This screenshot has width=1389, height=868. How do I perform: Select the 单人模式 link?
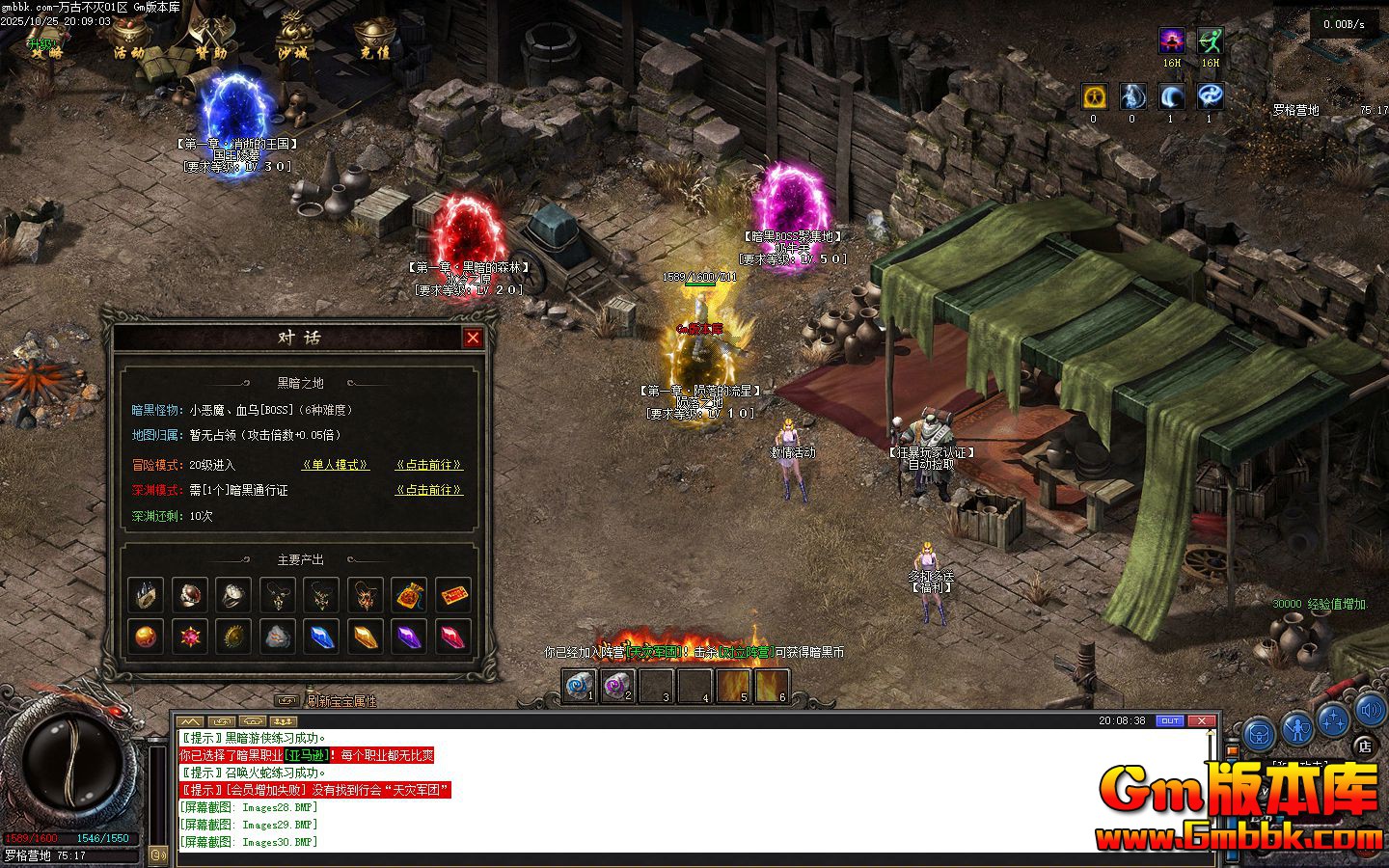(x=335, y=465)
